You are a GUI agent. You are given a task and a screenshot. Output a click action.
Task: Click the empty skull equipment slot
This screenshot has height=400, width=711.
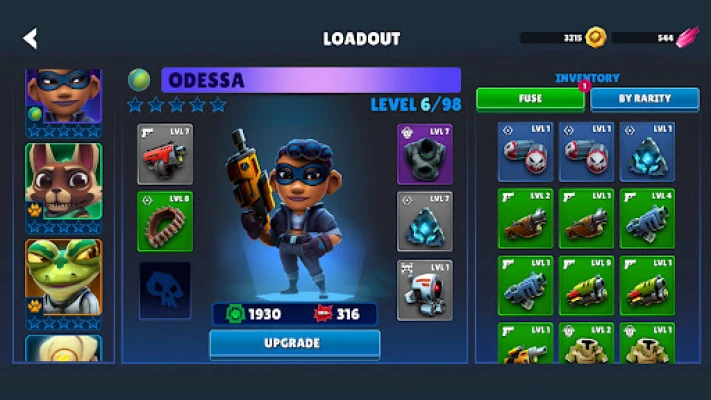pos(165,290)
